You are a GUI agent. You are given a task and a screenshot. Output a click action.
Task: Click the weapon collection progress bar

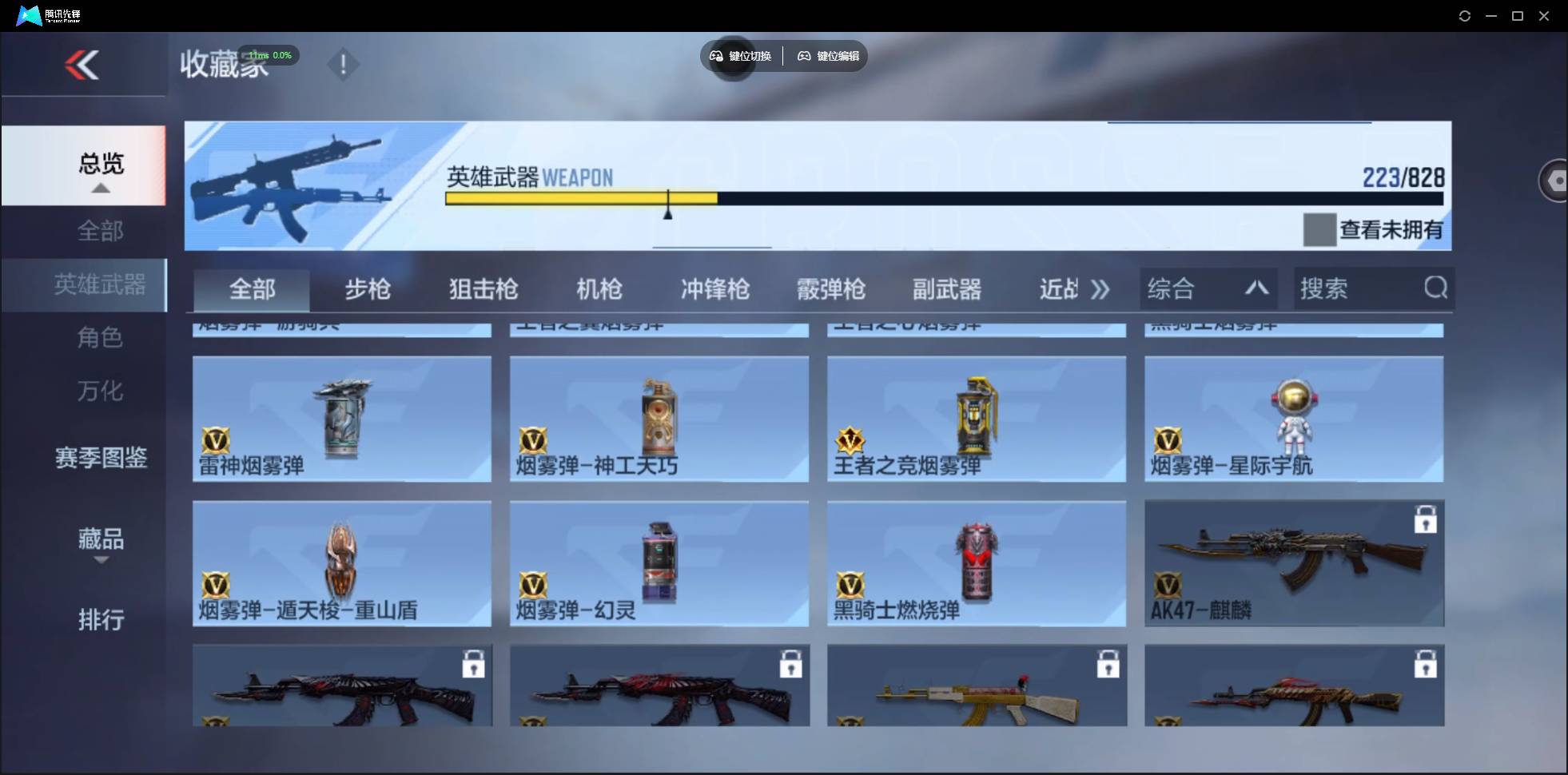943,199
